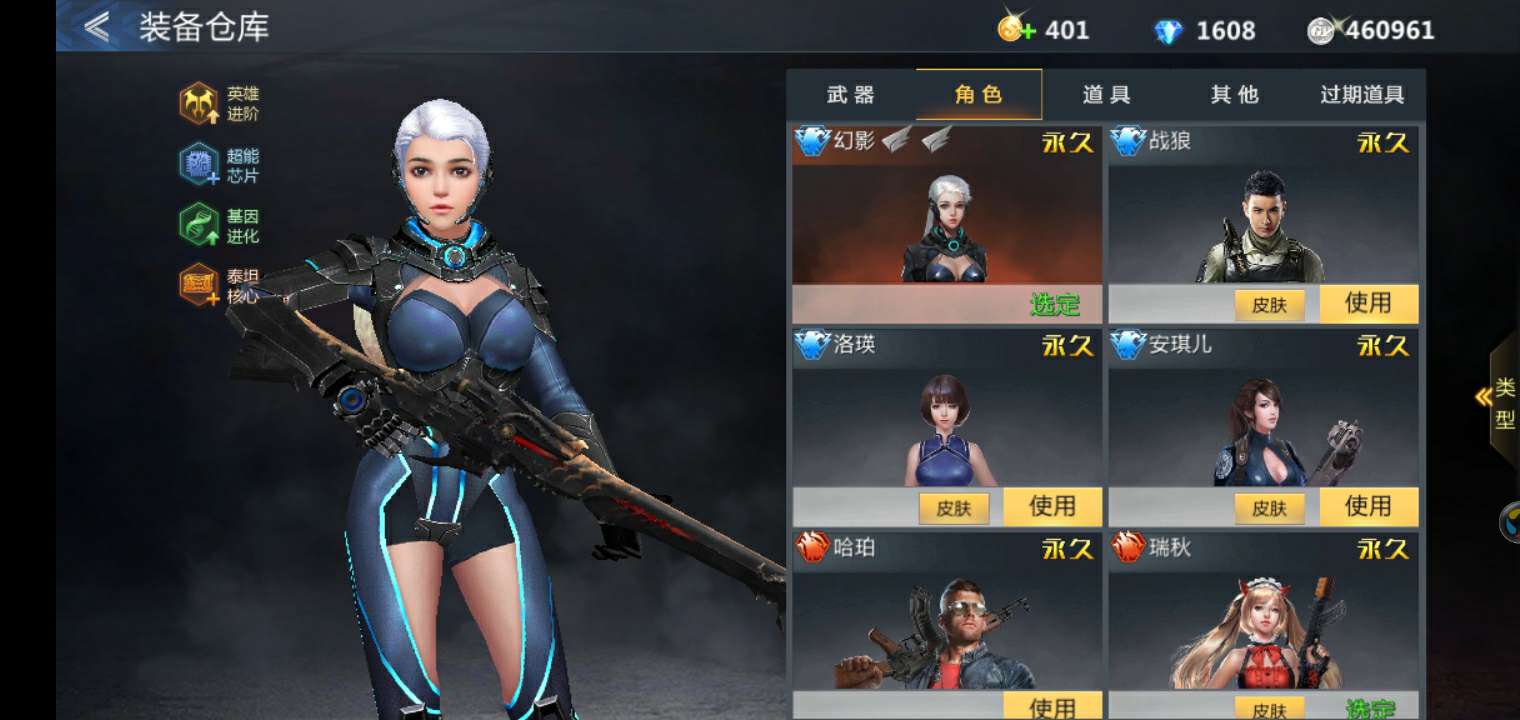The height and width of the screenshot is (720, 1520).
Task: Click the 泰坦核心 (Titan Core) icon
Action: click(200, 285)
